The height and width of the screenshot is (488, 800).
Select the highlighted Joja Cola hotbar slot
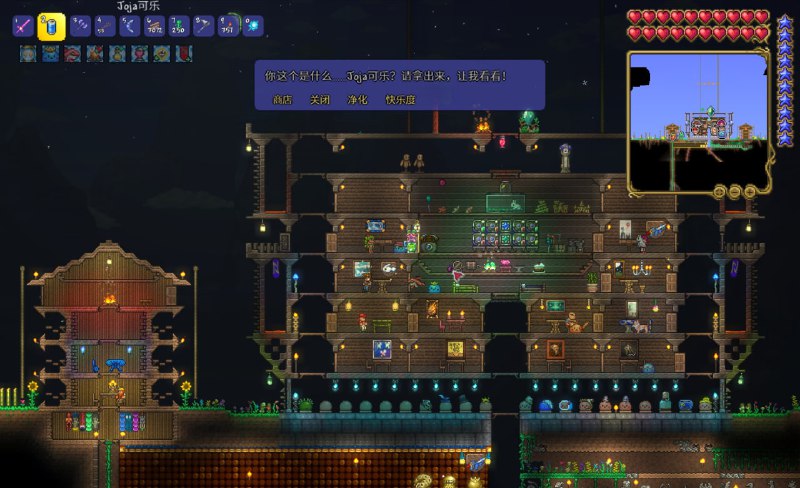(51, 26)
